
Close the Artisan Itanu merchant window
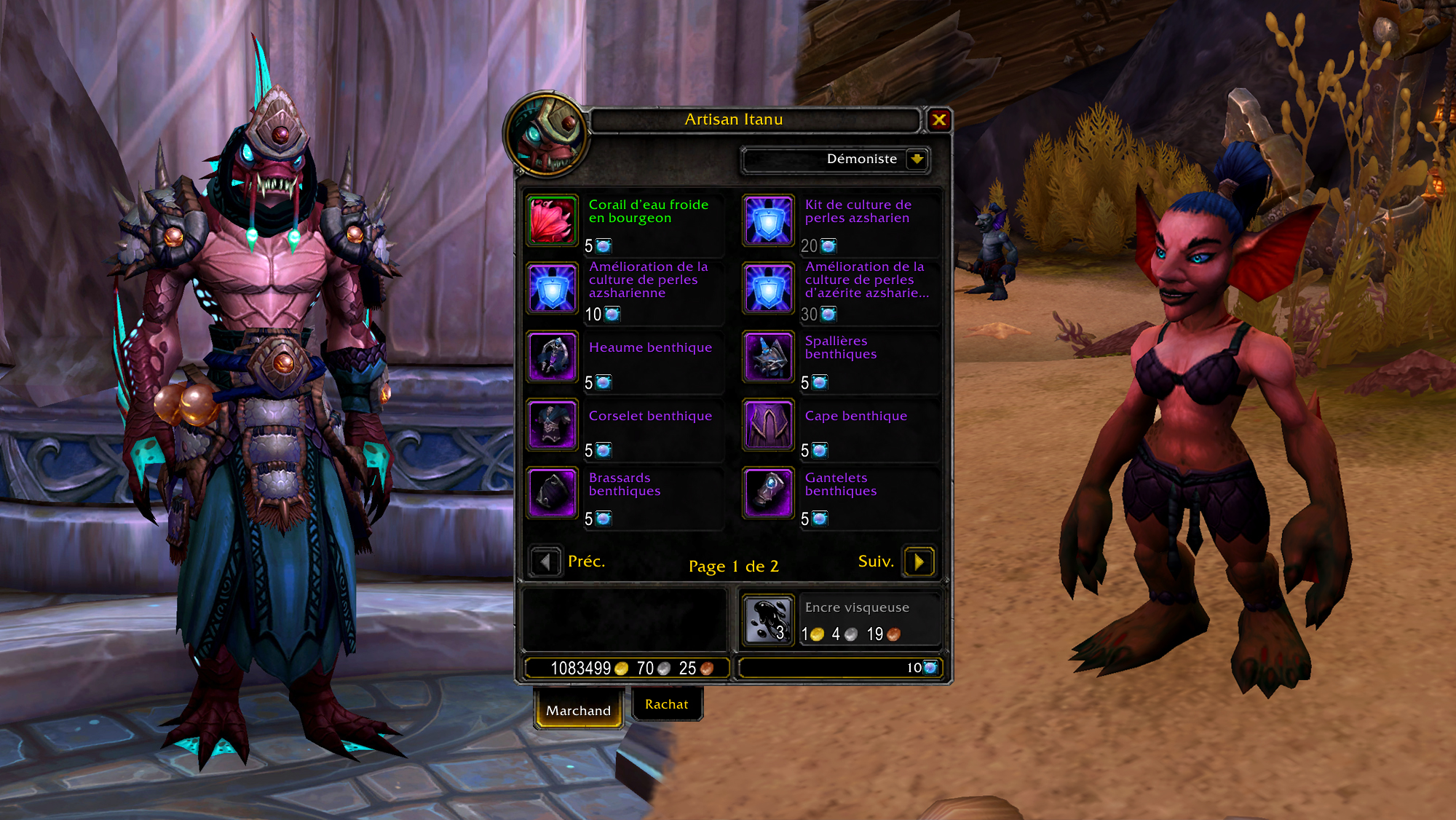939,120
